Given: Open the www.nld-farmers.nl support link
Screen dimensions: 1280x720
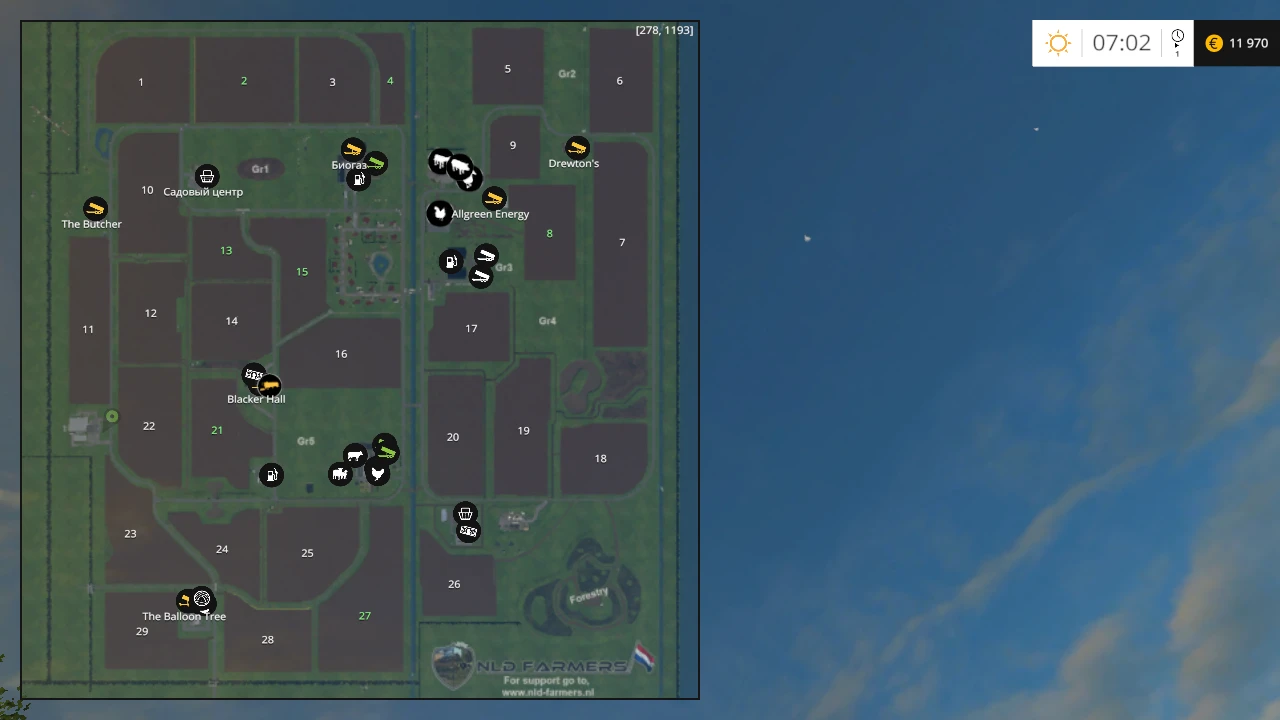Looking at the screenshot, I should pos(548,691).
